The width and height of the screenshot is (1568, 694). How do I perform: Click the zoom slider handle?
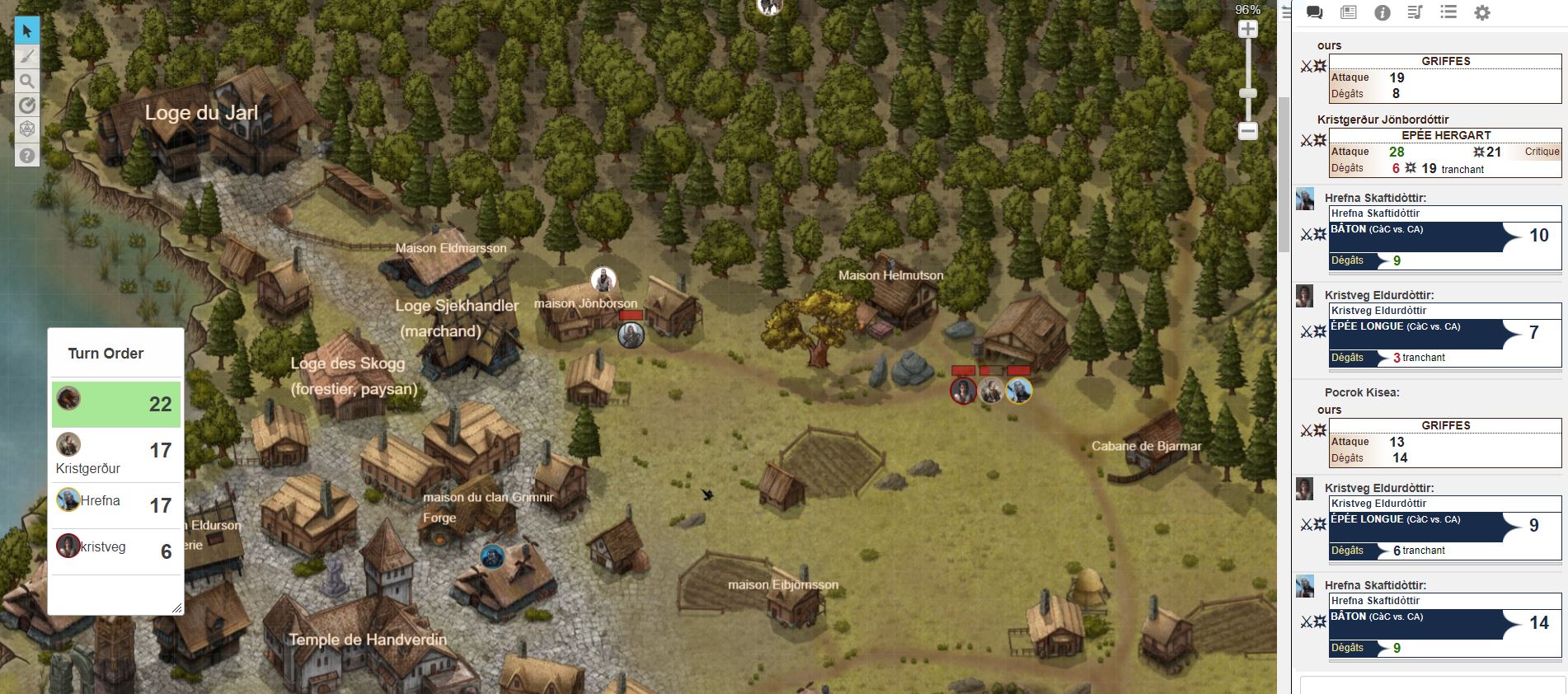(1248, 93)
